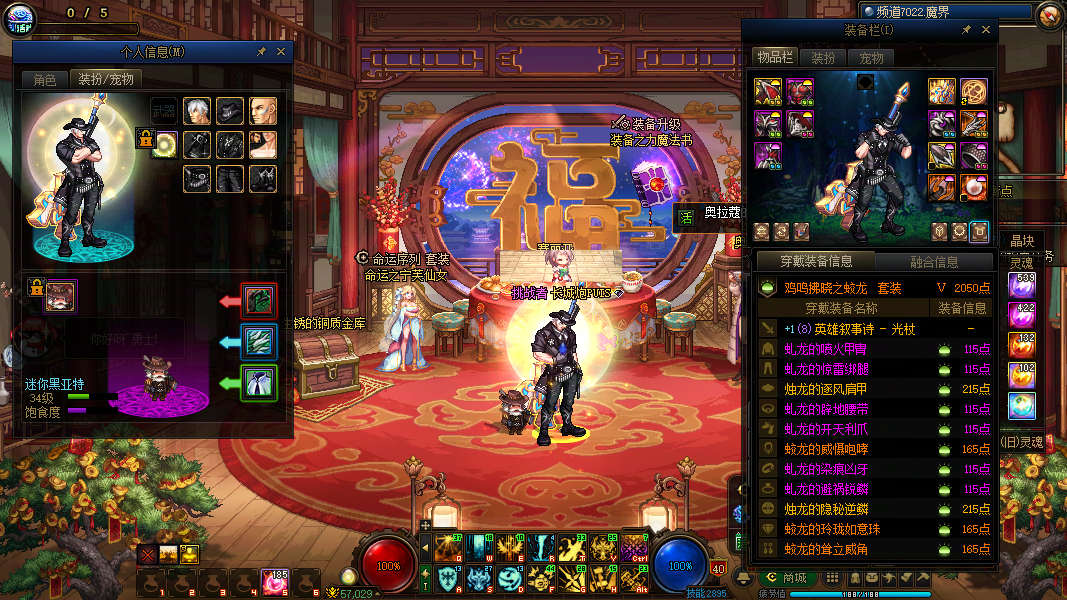Click the pet portrait slot with hat

60,296
